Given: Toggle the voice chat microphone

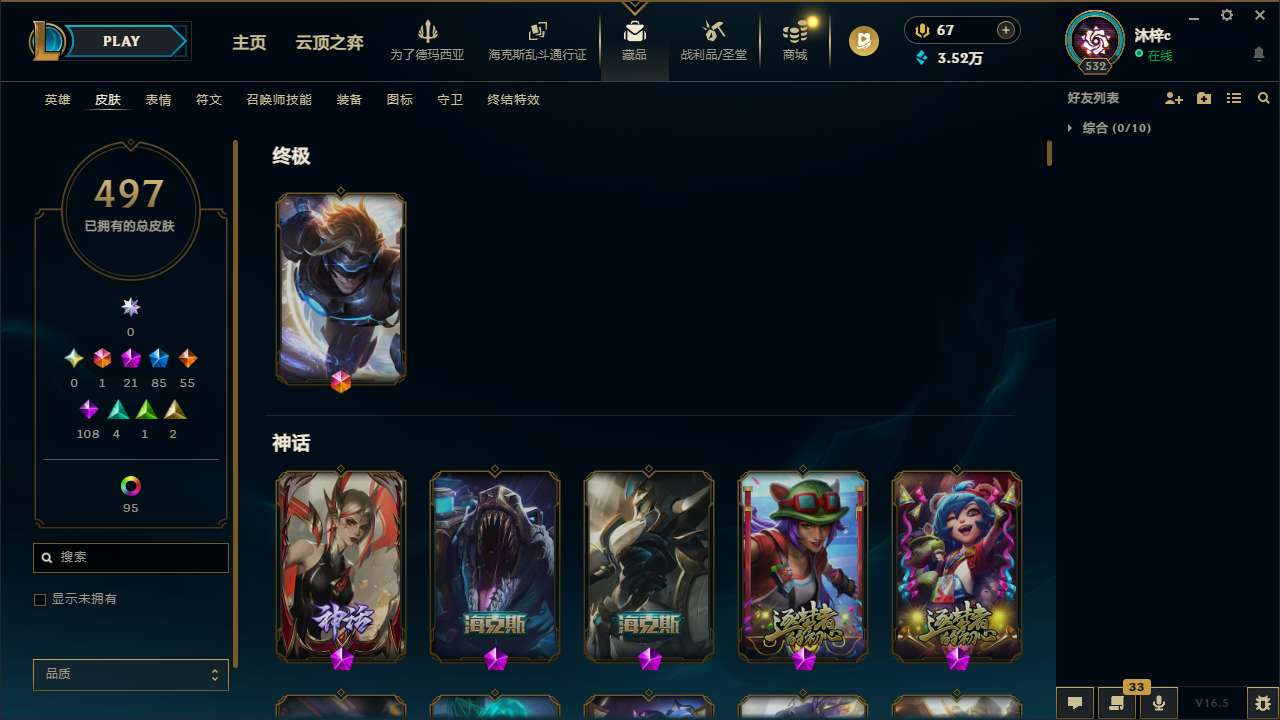Looking at the screenshot, I should 1158,703.
